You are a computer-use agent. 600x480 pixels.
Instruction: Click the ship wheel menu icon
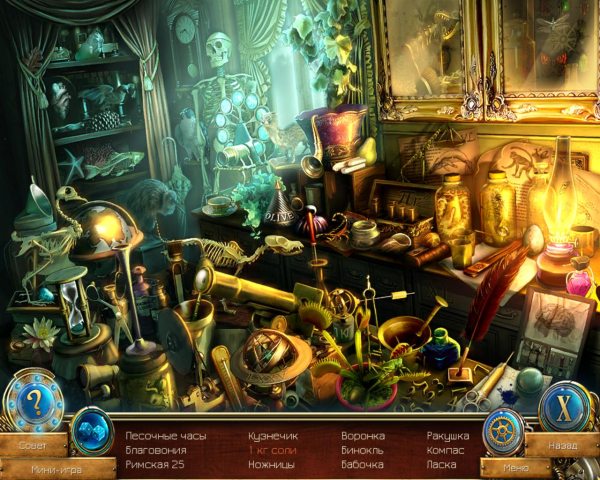503,431
